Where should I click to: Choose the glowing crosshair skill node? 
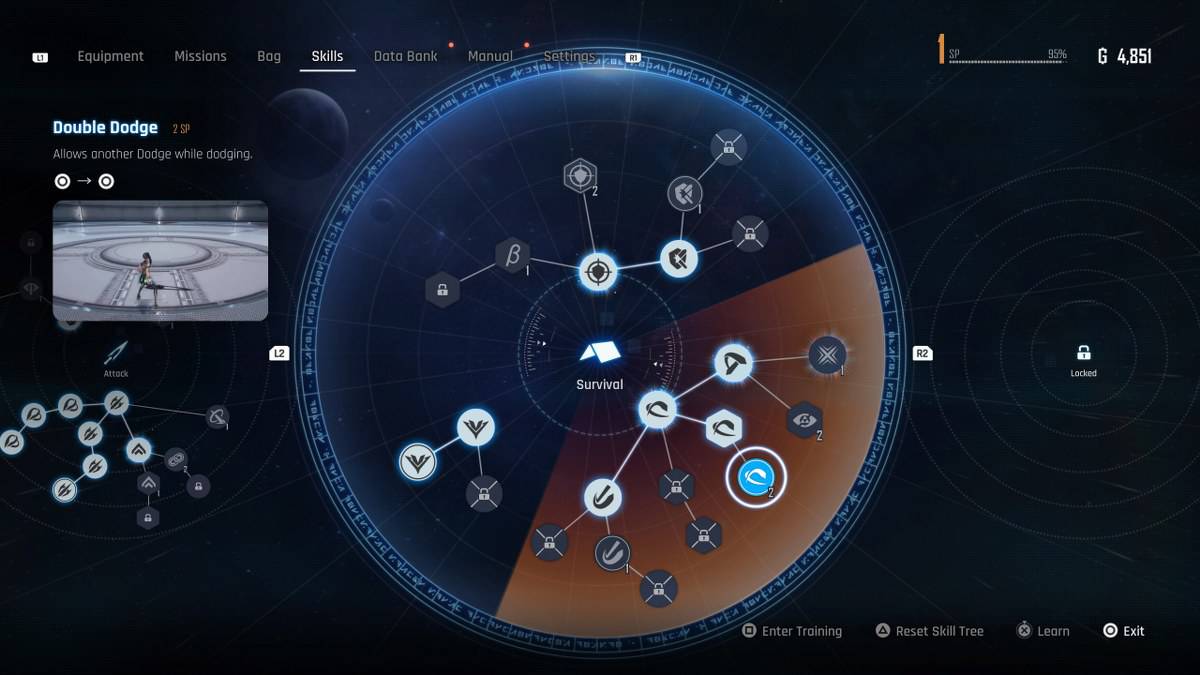[x=598, y=271]
